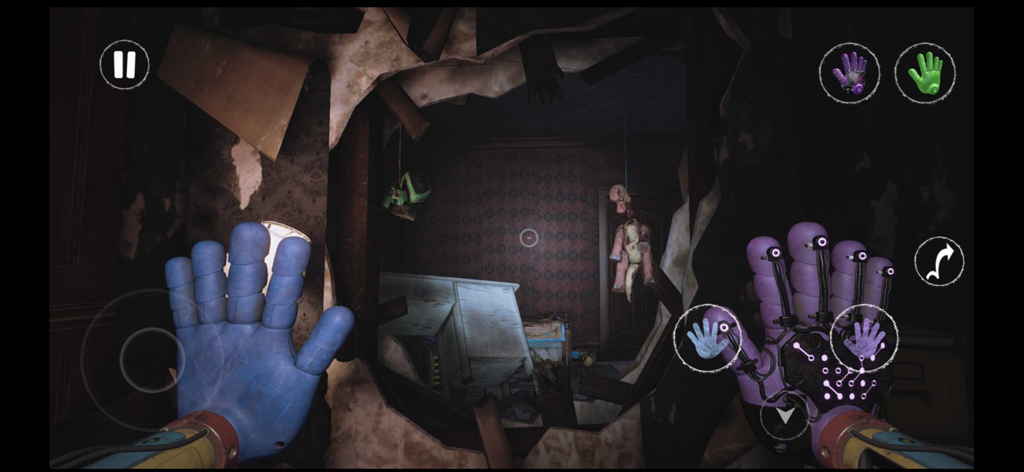Fire the purple right hand button
The width and height of the screenshot is (1024, 472).
864,338
